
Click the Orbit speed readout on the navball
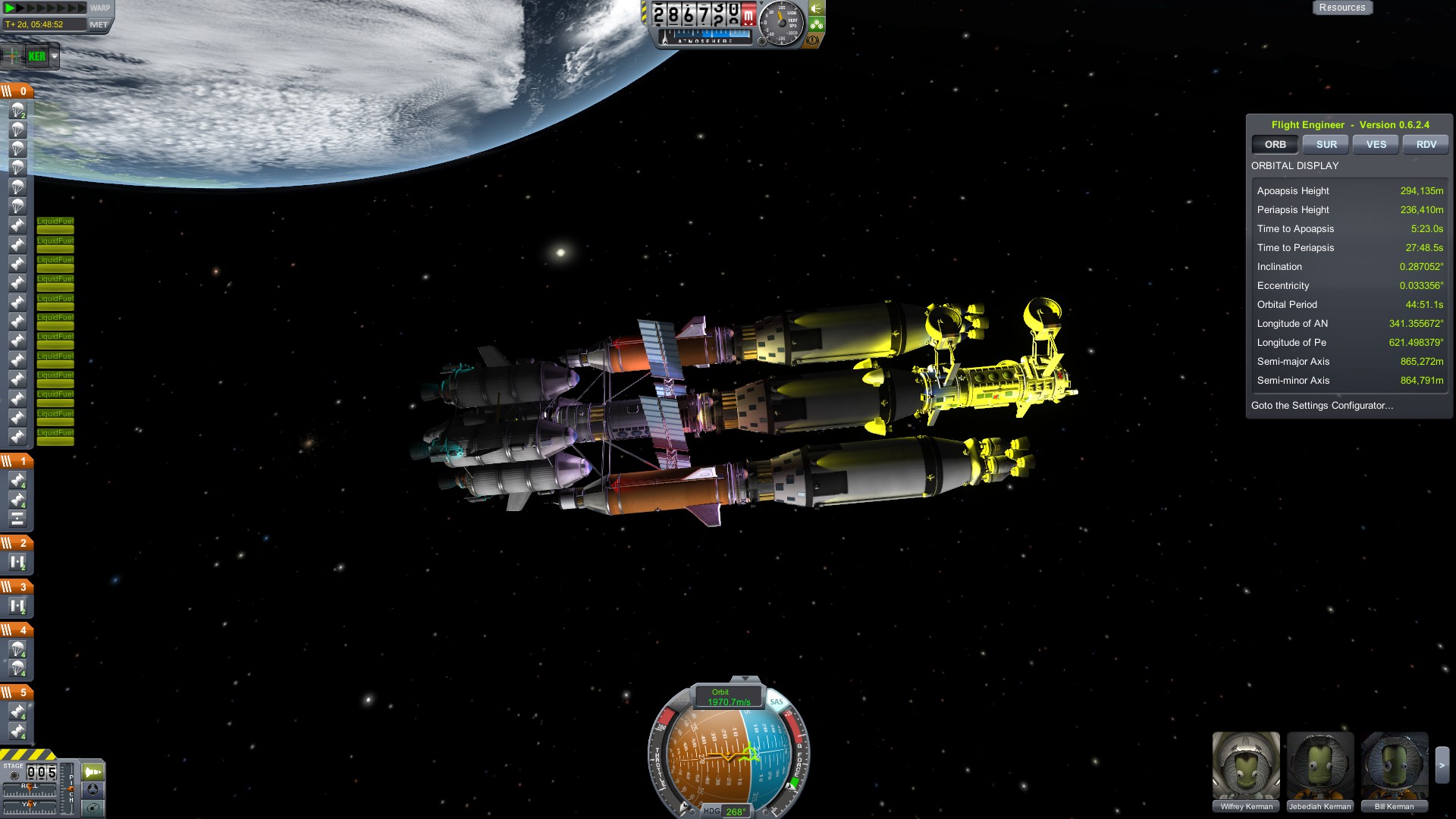point(728,698)
